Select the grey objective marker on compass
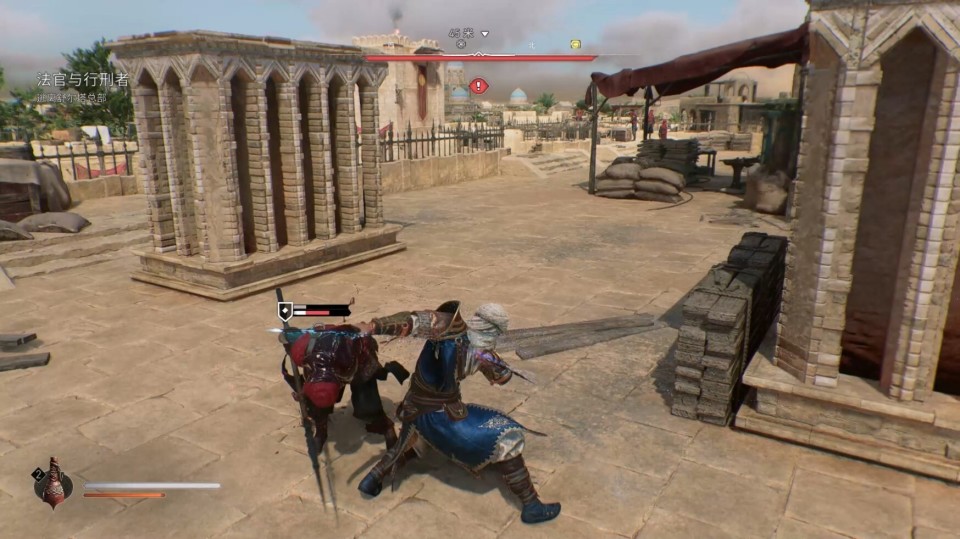Image resolution: width=960 pixels, height=539 pixels. tap(460, 44)
